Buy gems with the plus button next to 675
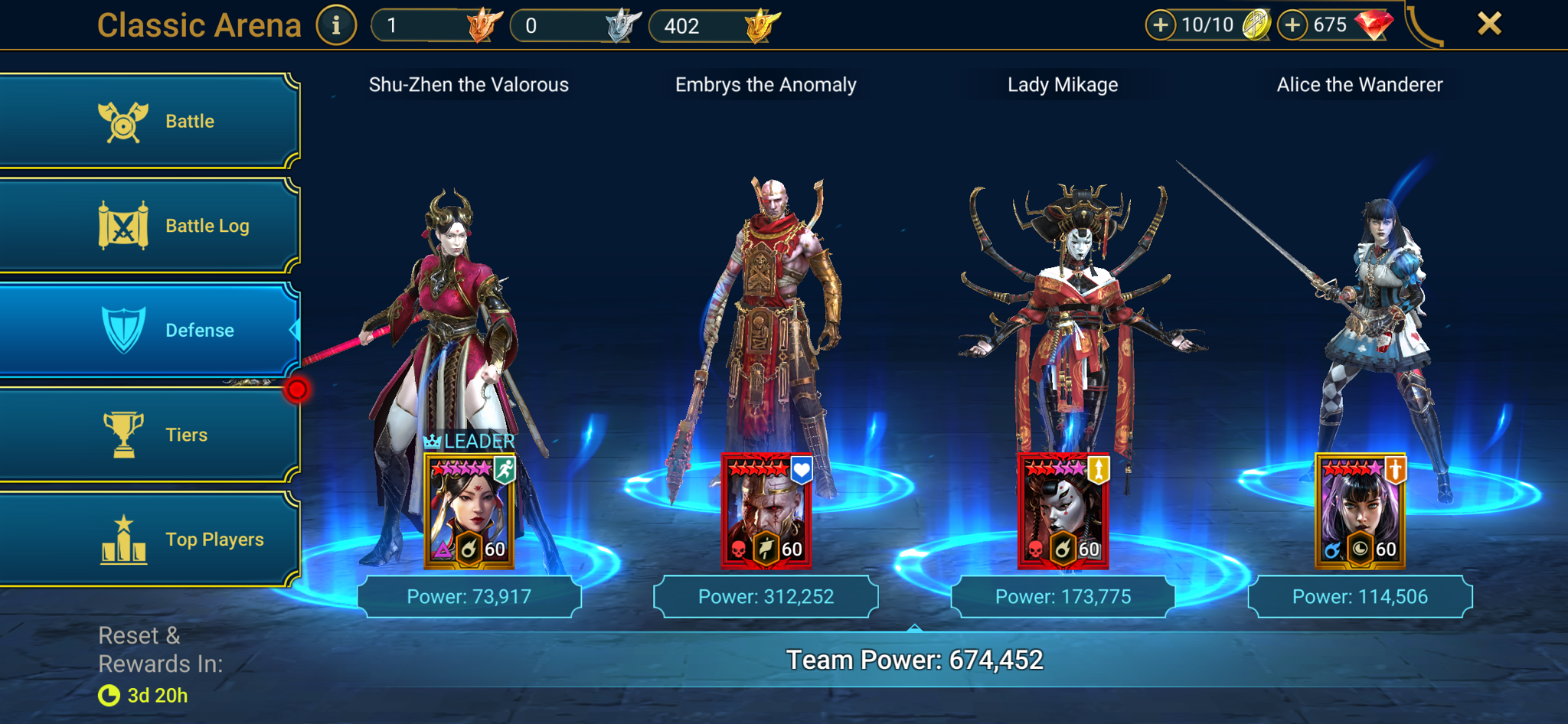The height and width of the screenshot is (724, 1568). pyautogui.click(x=1292, y=24)
